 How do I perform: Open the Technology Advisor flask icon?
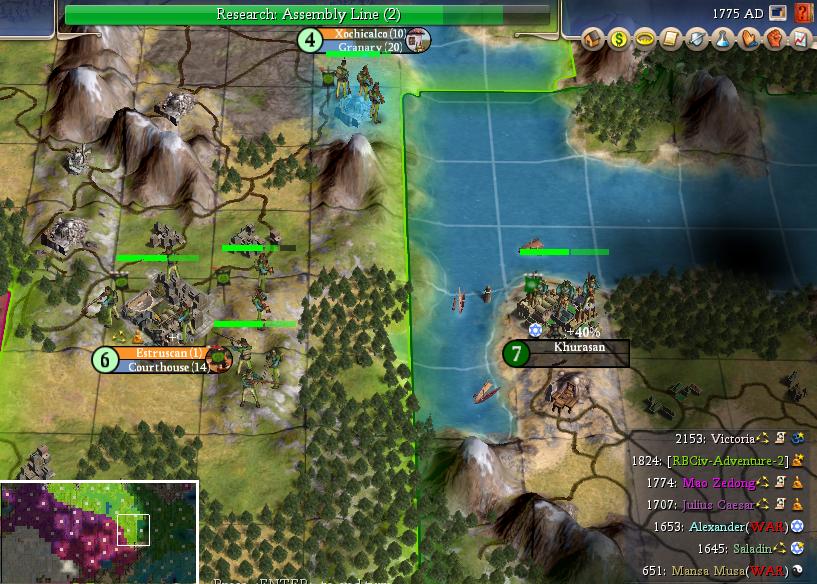(x=723, y=40)
